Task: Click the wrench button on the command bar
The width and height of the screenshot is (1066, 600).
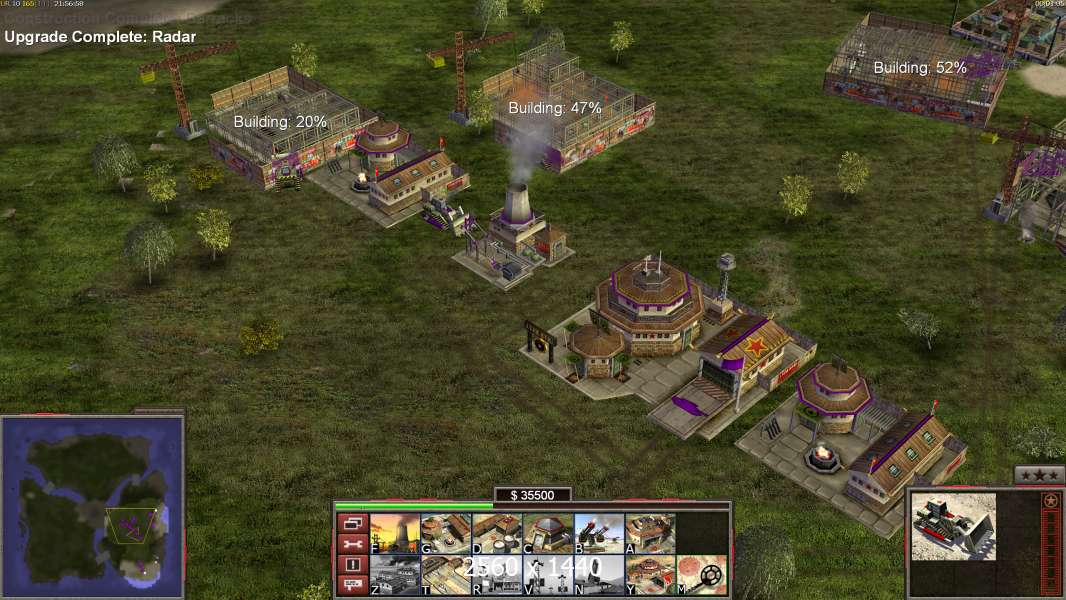Action: (352, 544)
